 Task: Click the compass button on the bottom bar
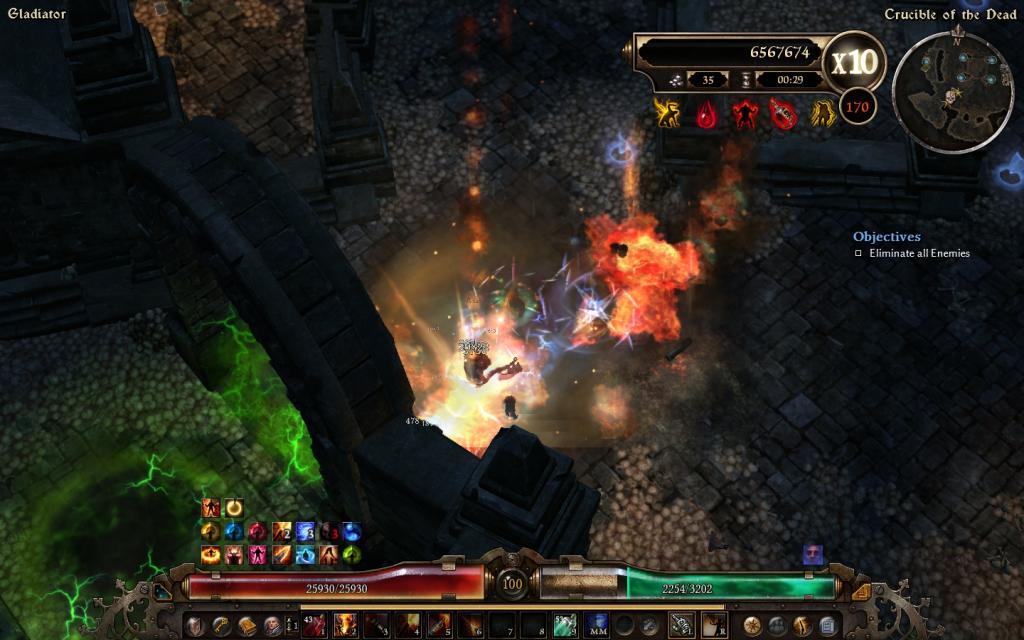[x=751, y=626]
